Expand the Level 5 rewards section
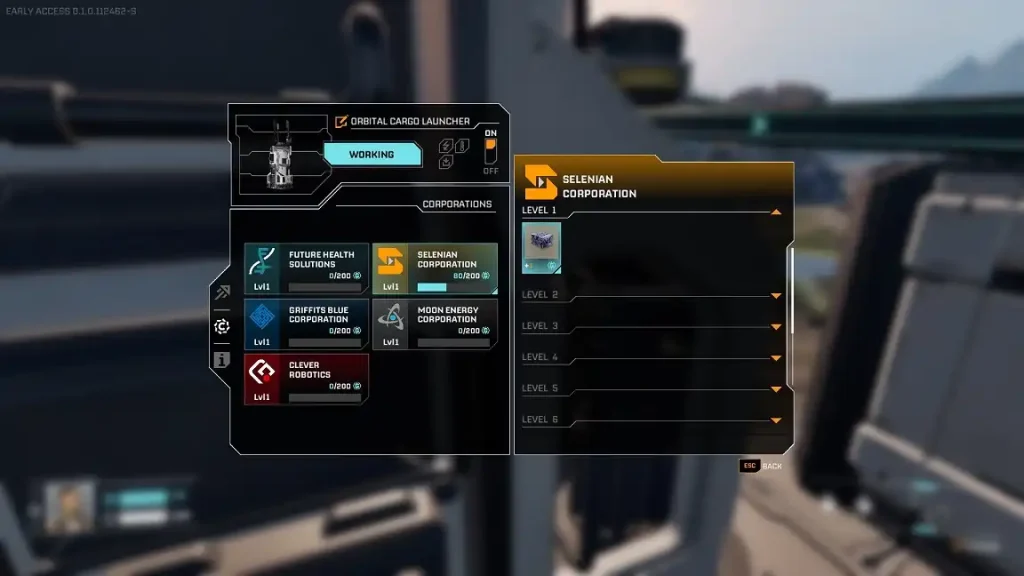Viewport: 1024px width, 576px height. pos(776,388)
